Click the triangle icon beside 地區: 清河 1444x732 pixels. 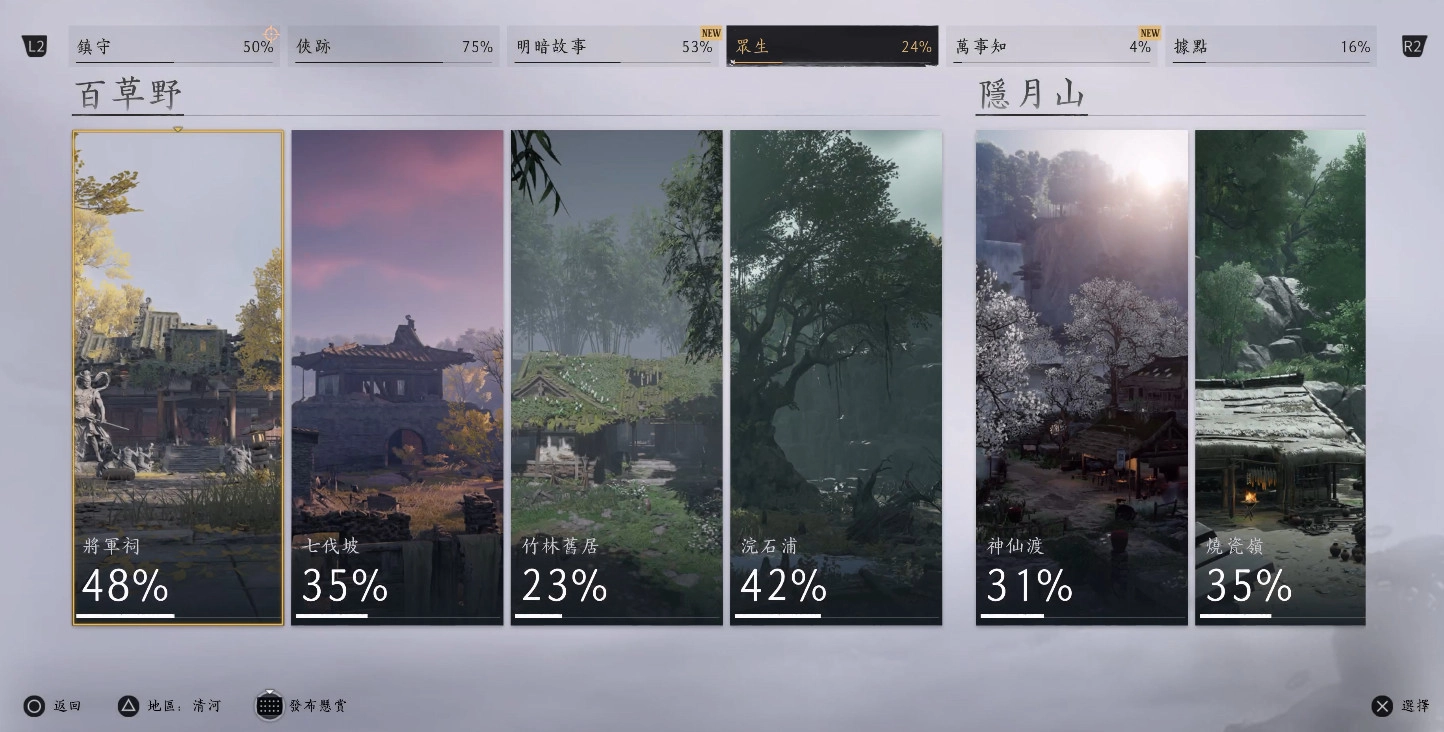click(126, 706)
